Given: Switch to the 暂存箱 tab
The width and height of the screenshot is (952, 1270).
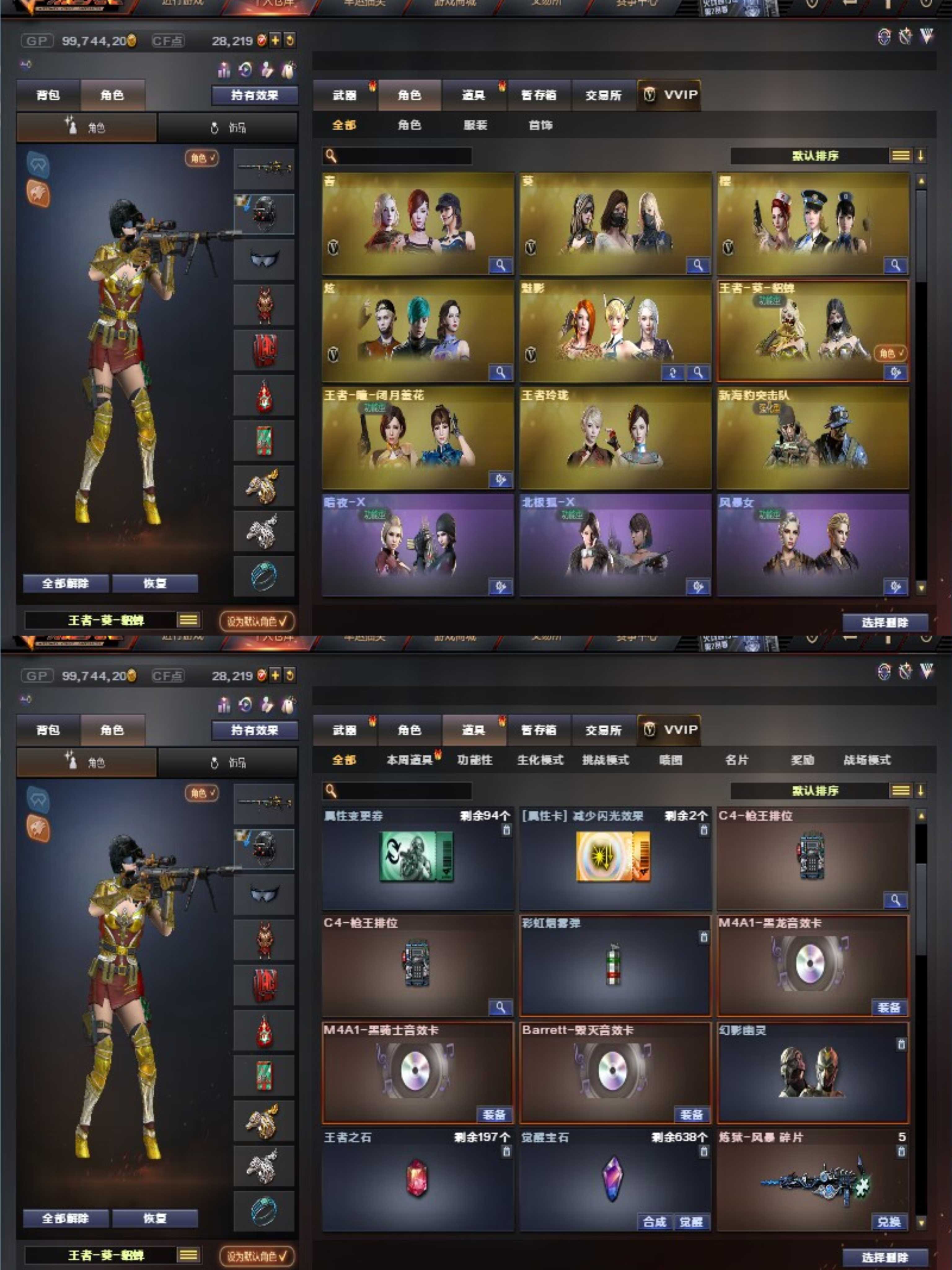Looking at the screenshot, I should 540,730.
